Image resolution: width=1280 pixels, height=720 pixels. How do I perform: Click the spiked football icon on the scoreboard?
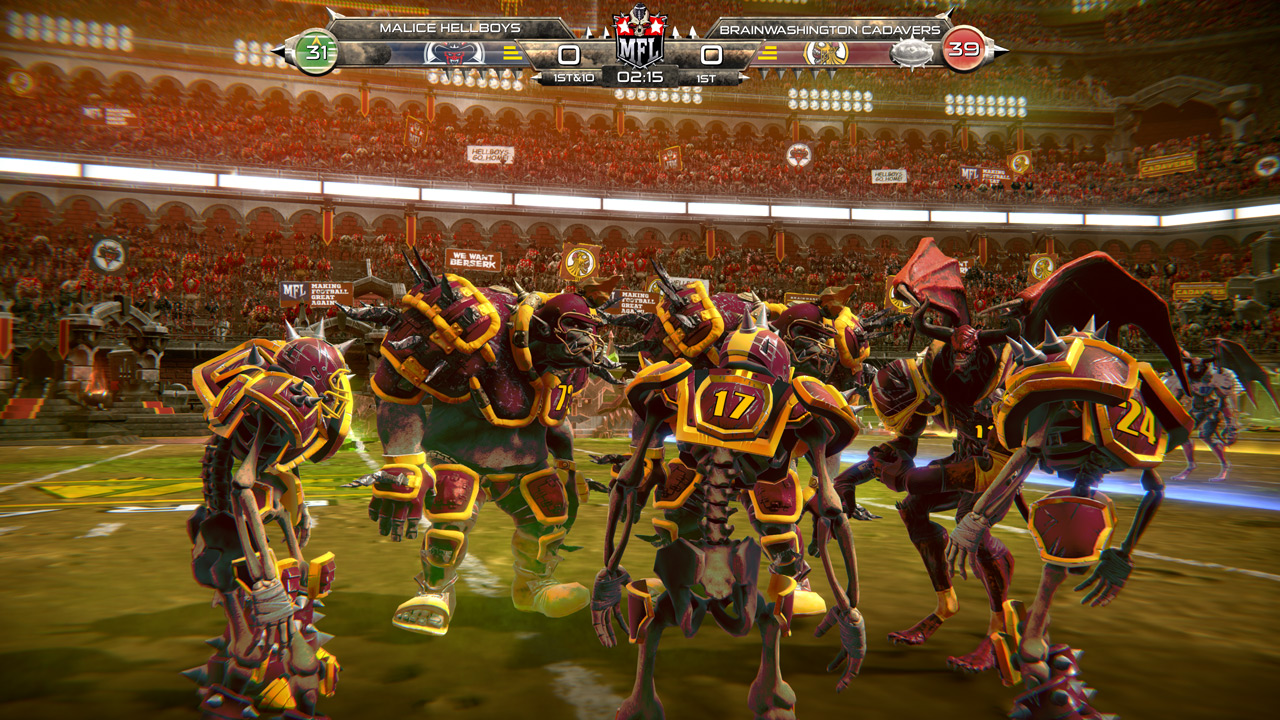click(911, 53)
